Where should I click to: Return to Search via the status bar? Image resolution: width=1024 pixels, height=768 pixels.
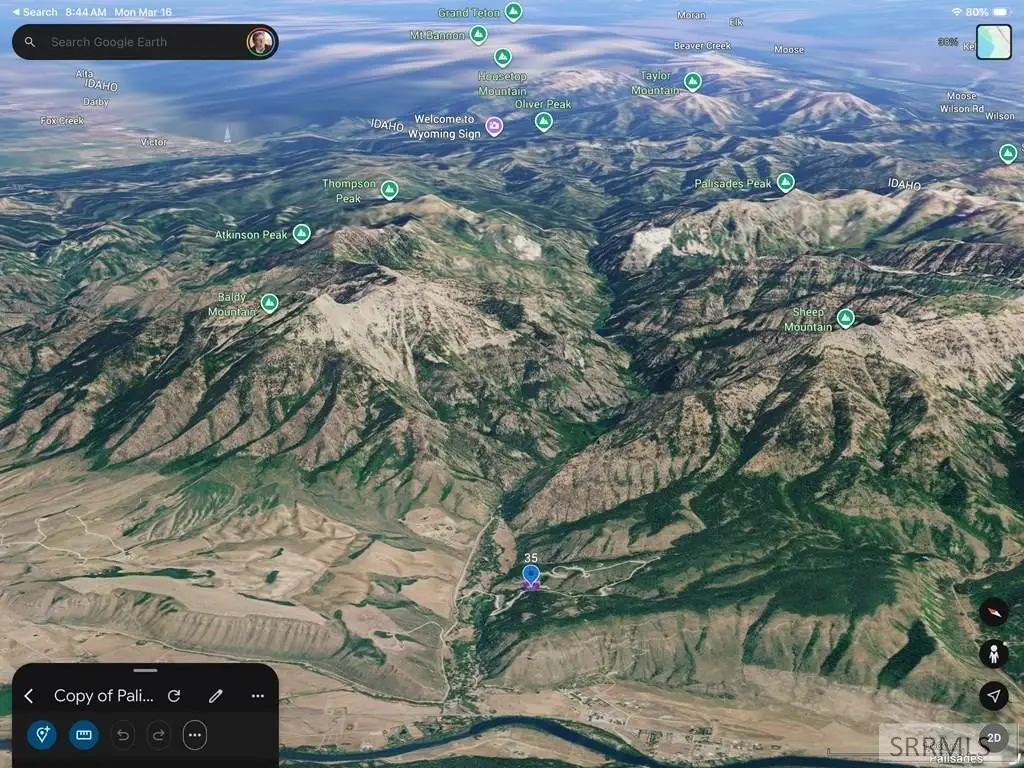[x=34, y=12]
